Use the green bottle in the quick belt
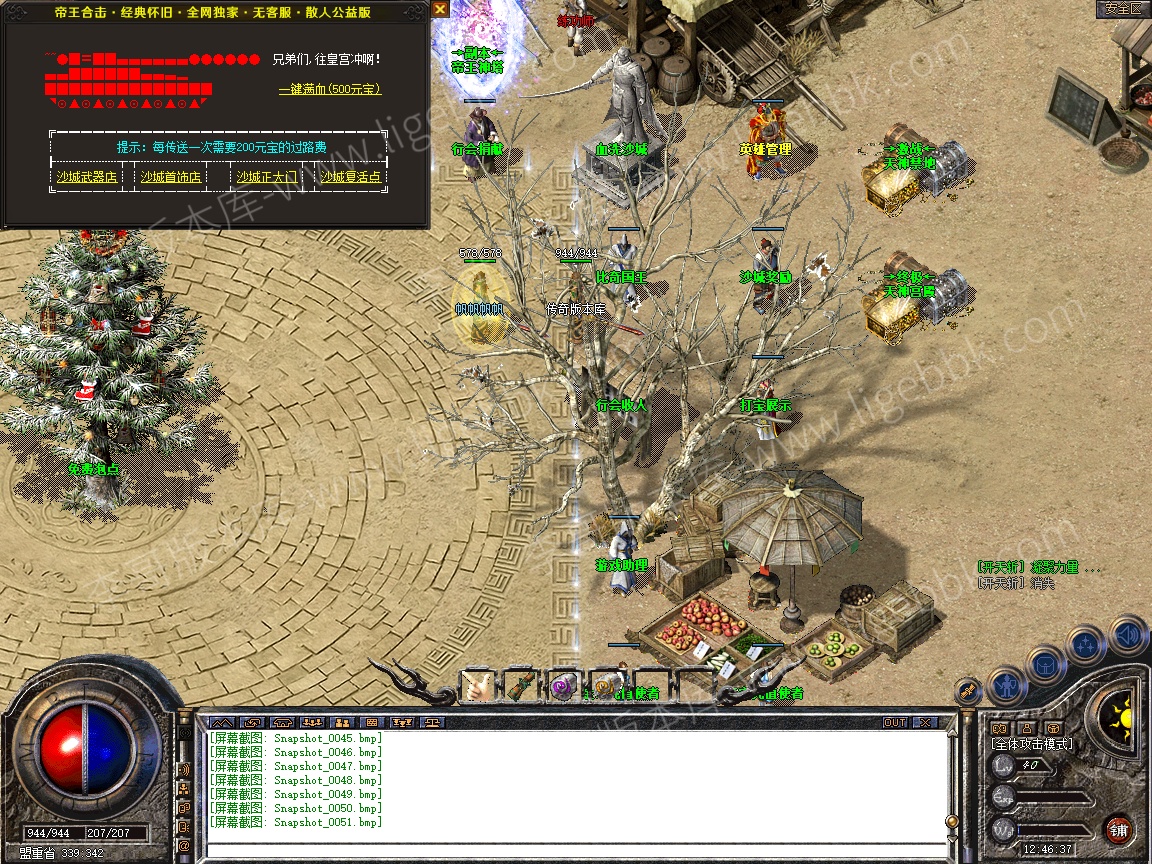Viewport: 1152px width, 864px height. point(521,686)
